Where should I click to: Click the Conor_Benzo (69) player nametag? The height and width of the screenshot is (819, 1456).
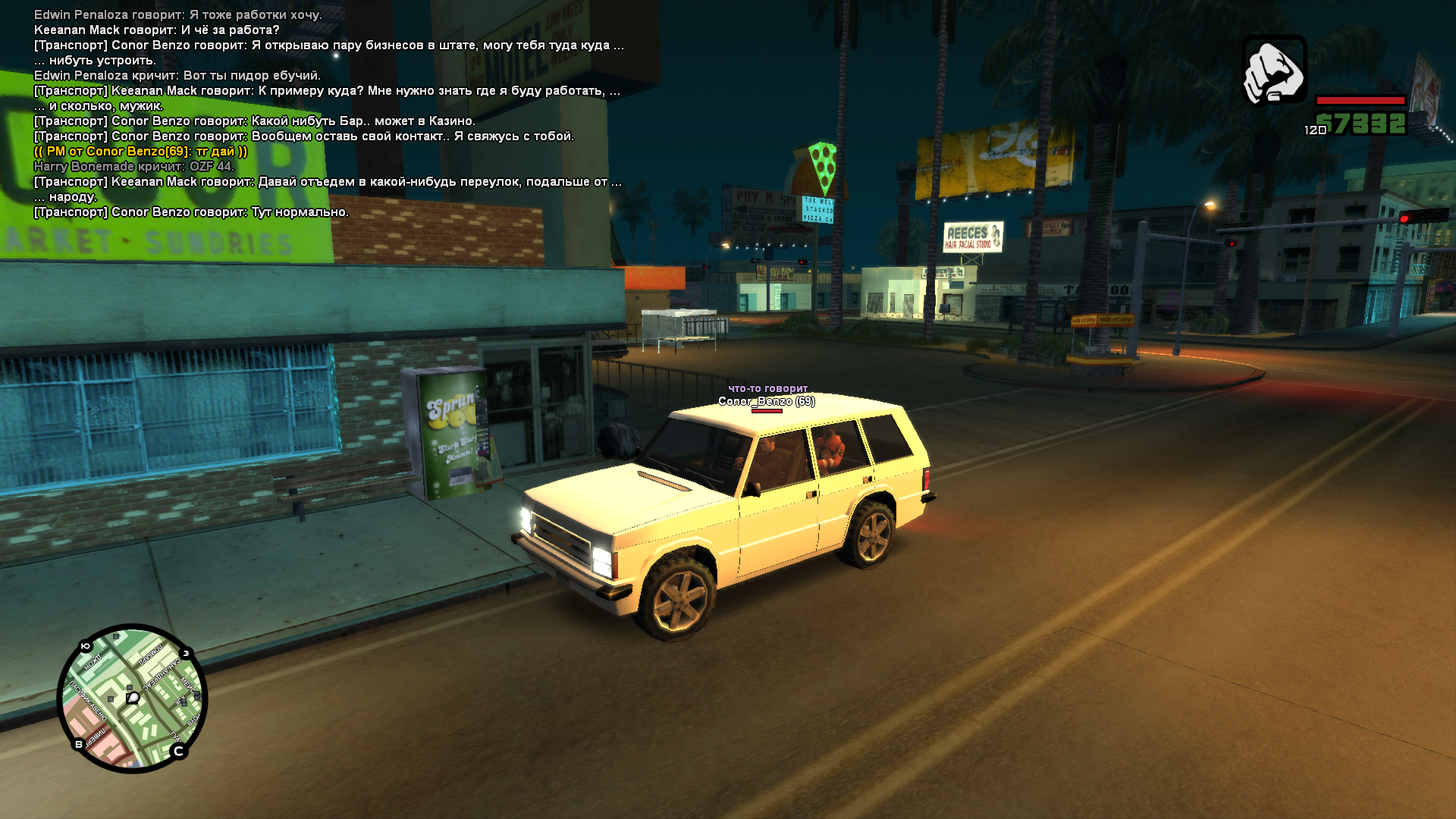(x=766, y=401)
